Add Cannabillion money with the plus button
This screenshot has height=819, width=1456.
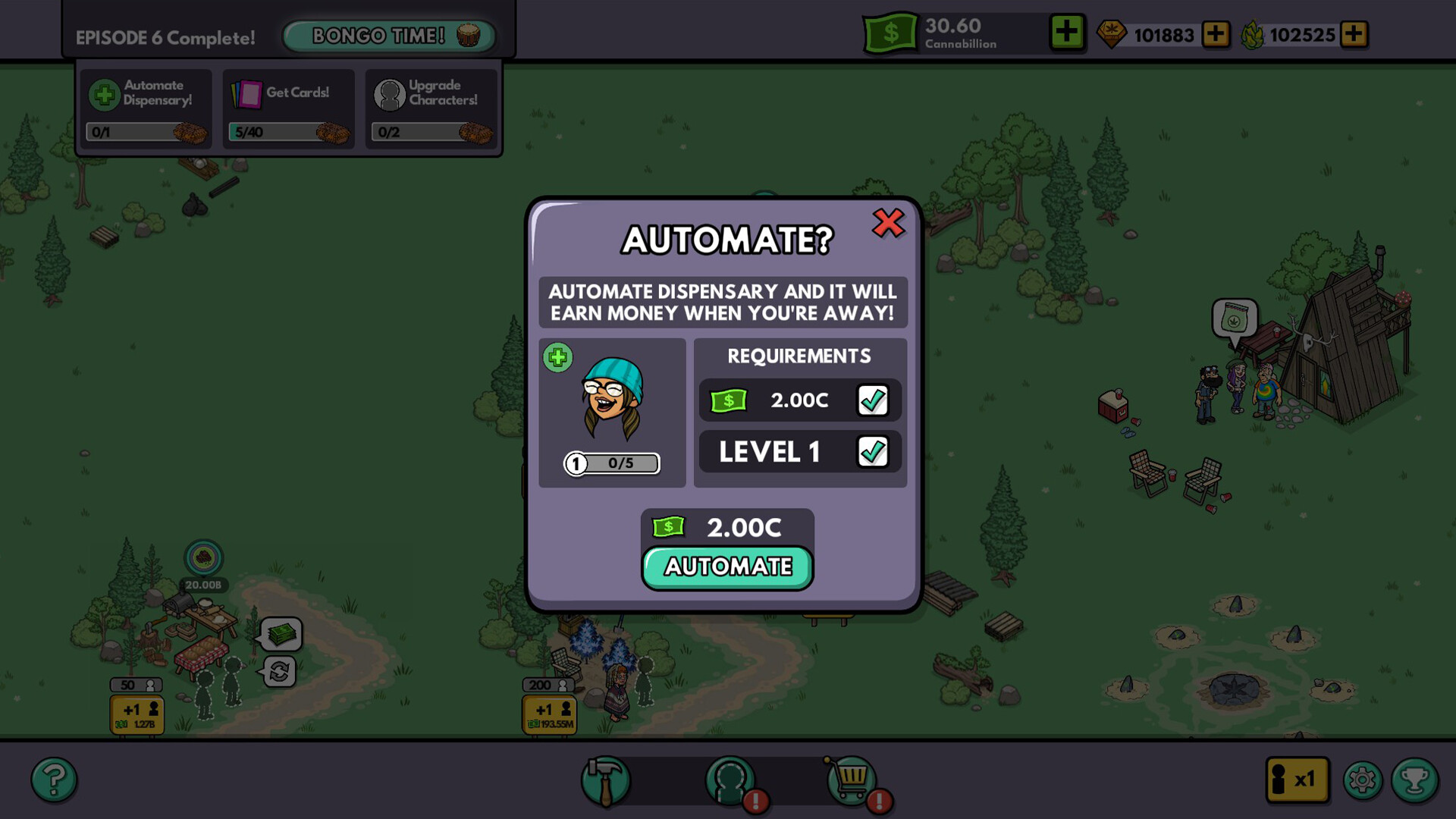(1067, 33)
